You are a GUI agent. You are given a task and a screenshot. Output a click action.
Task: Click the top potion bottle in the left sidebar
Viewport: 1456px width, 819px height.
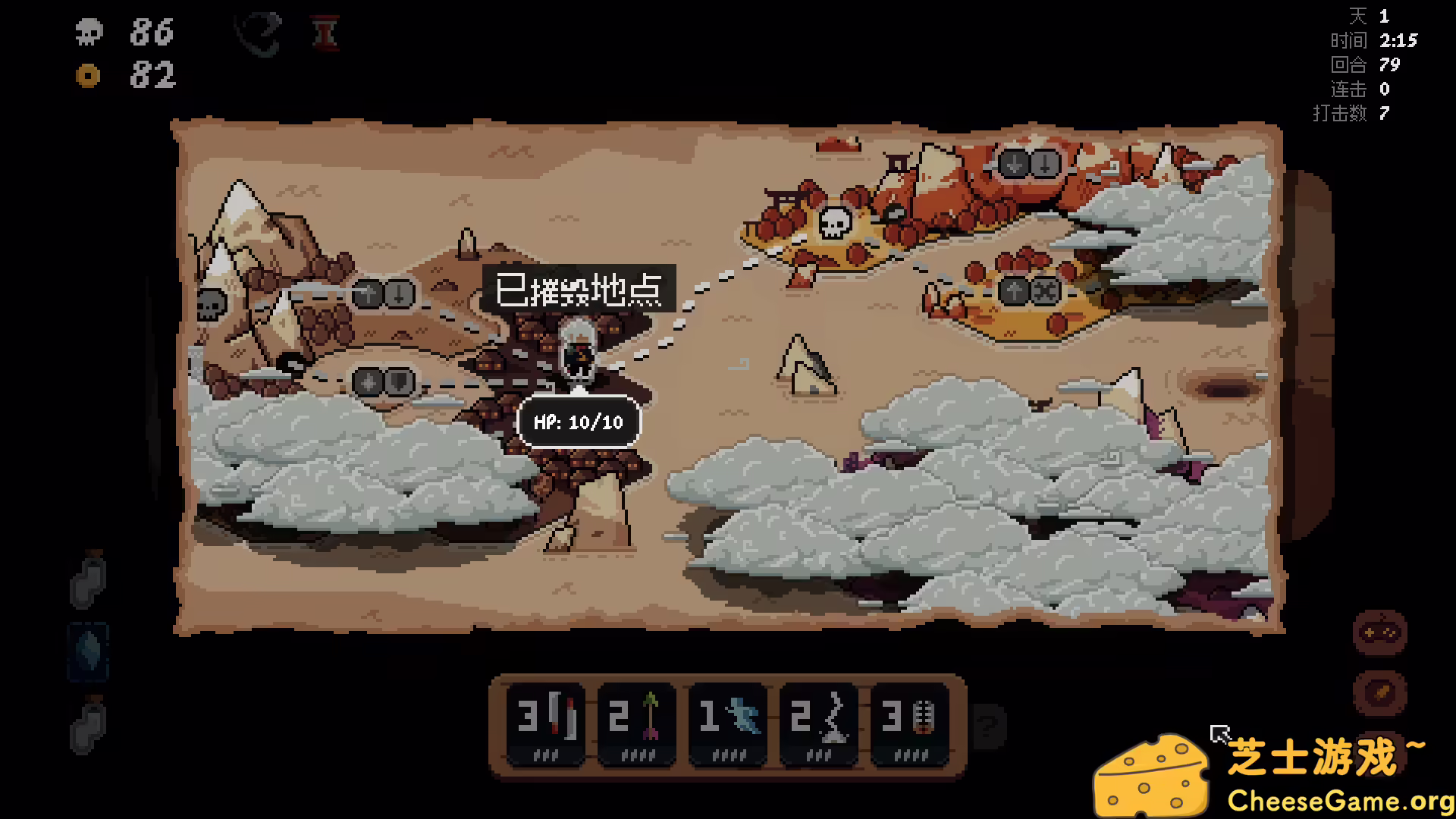coord(88,581)
